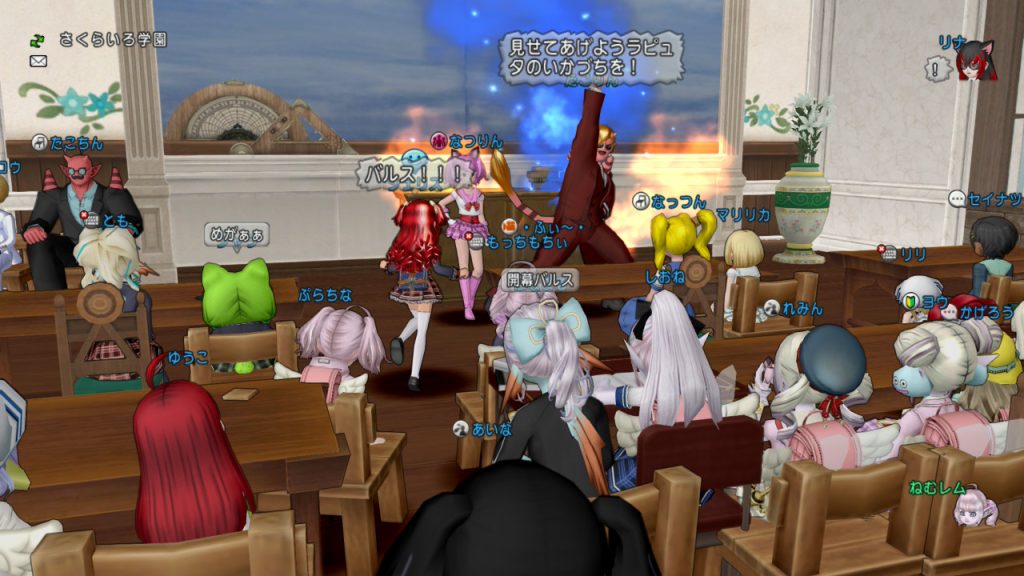Click the exclamation speech bubble beside リナ
Screen dimensions: 1024x576
tap(937, 69)
